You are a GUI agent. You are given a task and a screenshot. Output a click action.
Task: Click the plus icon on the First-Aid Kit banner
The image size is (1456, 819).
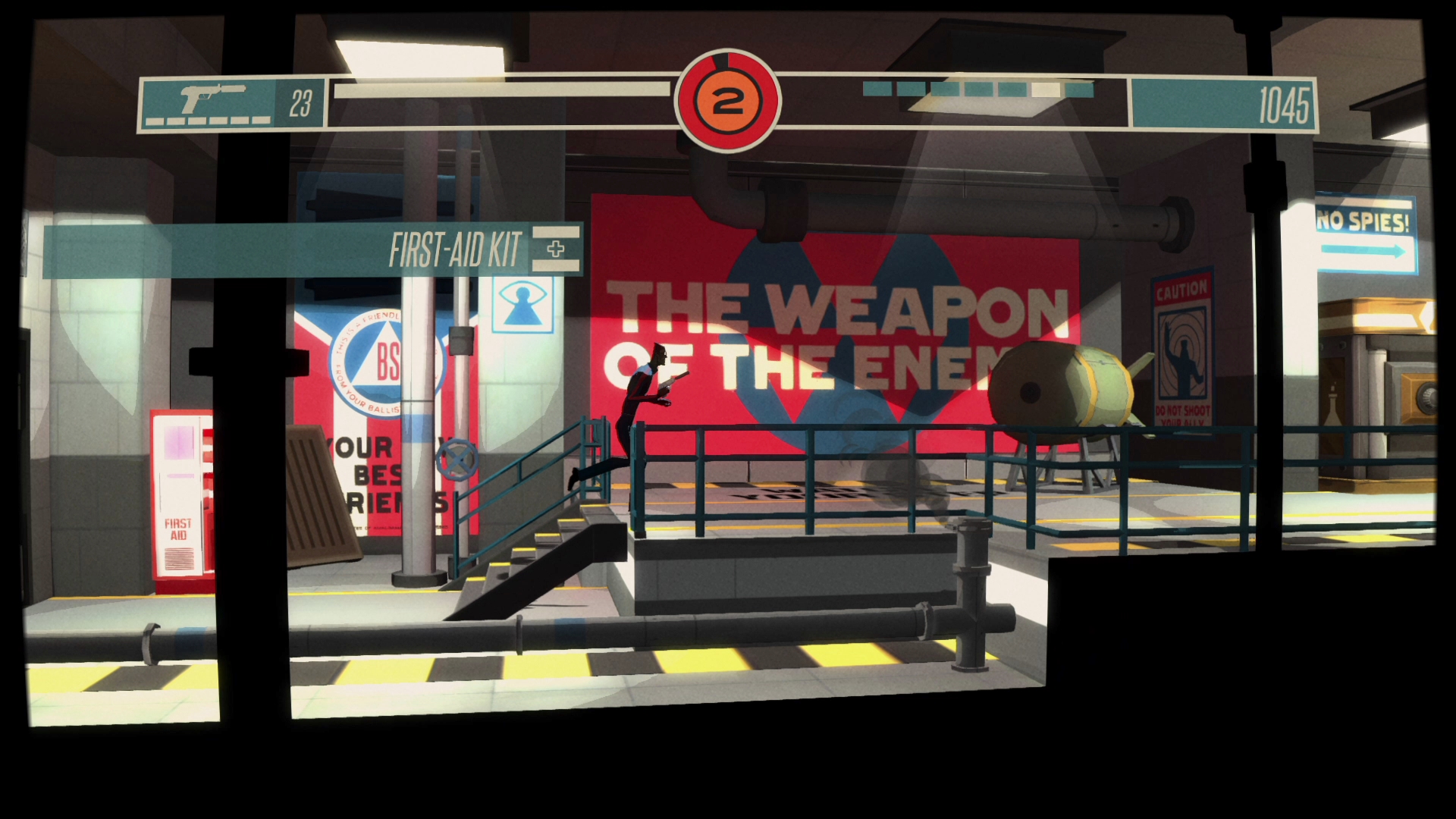tap(557, 247)
